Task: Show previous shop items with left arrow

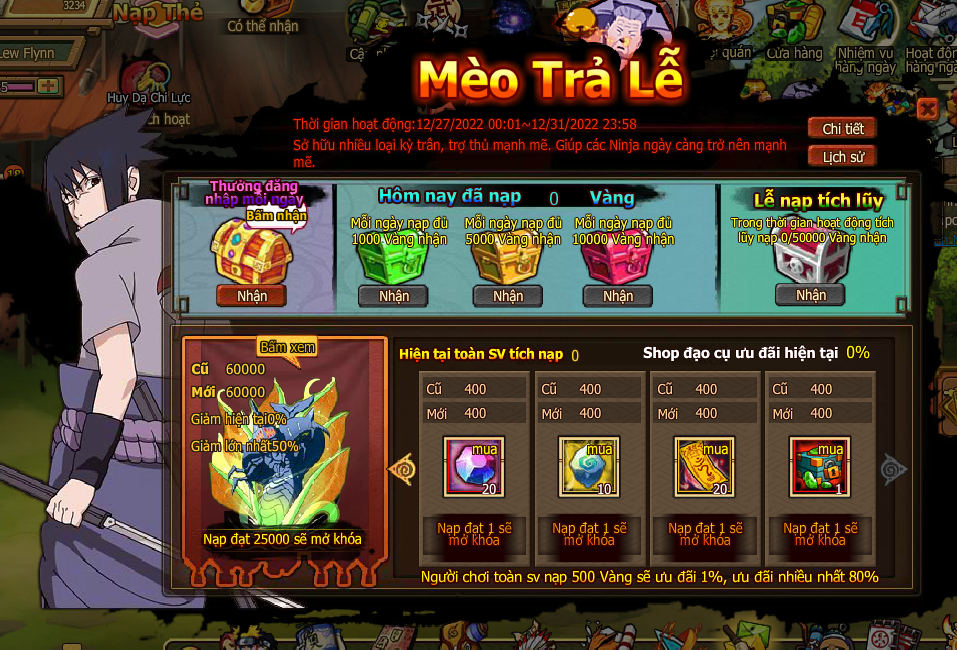Action: [x=402, y=468]
